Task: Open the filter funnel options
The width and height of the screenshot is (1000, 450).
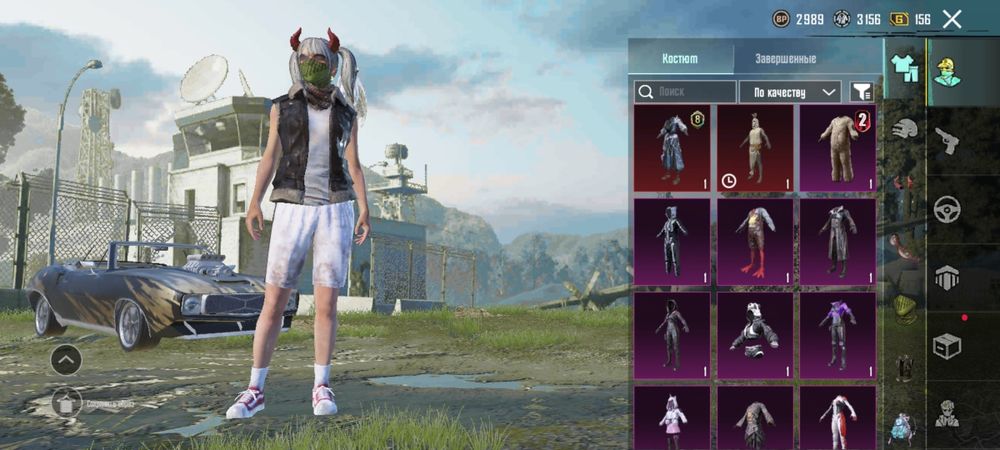Action: pos(861,92)
